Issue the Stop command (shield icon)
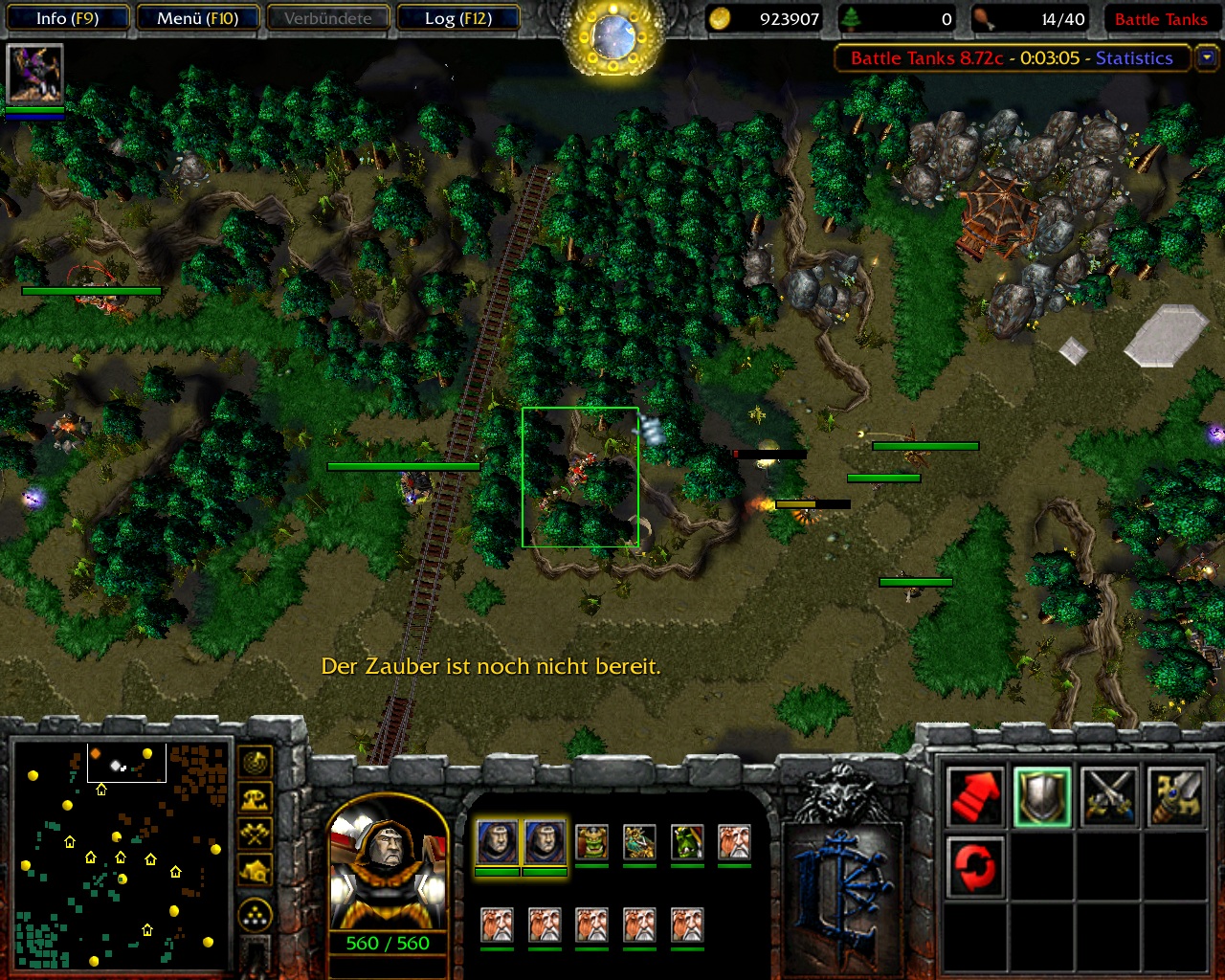Viewport: 1225px width, 980px height. click(1042, 796)
